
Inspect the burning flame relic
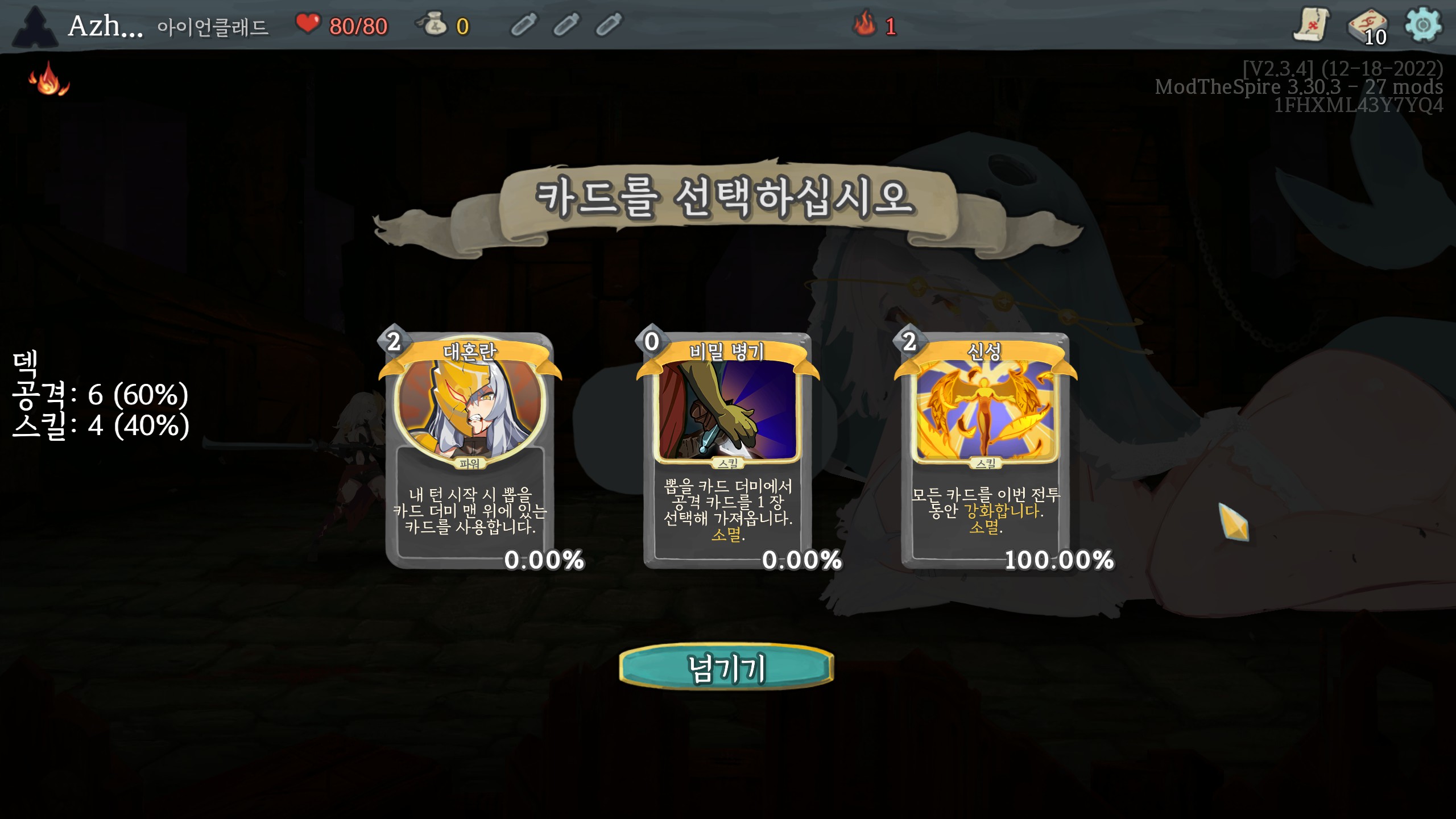[x=49, y=80]
